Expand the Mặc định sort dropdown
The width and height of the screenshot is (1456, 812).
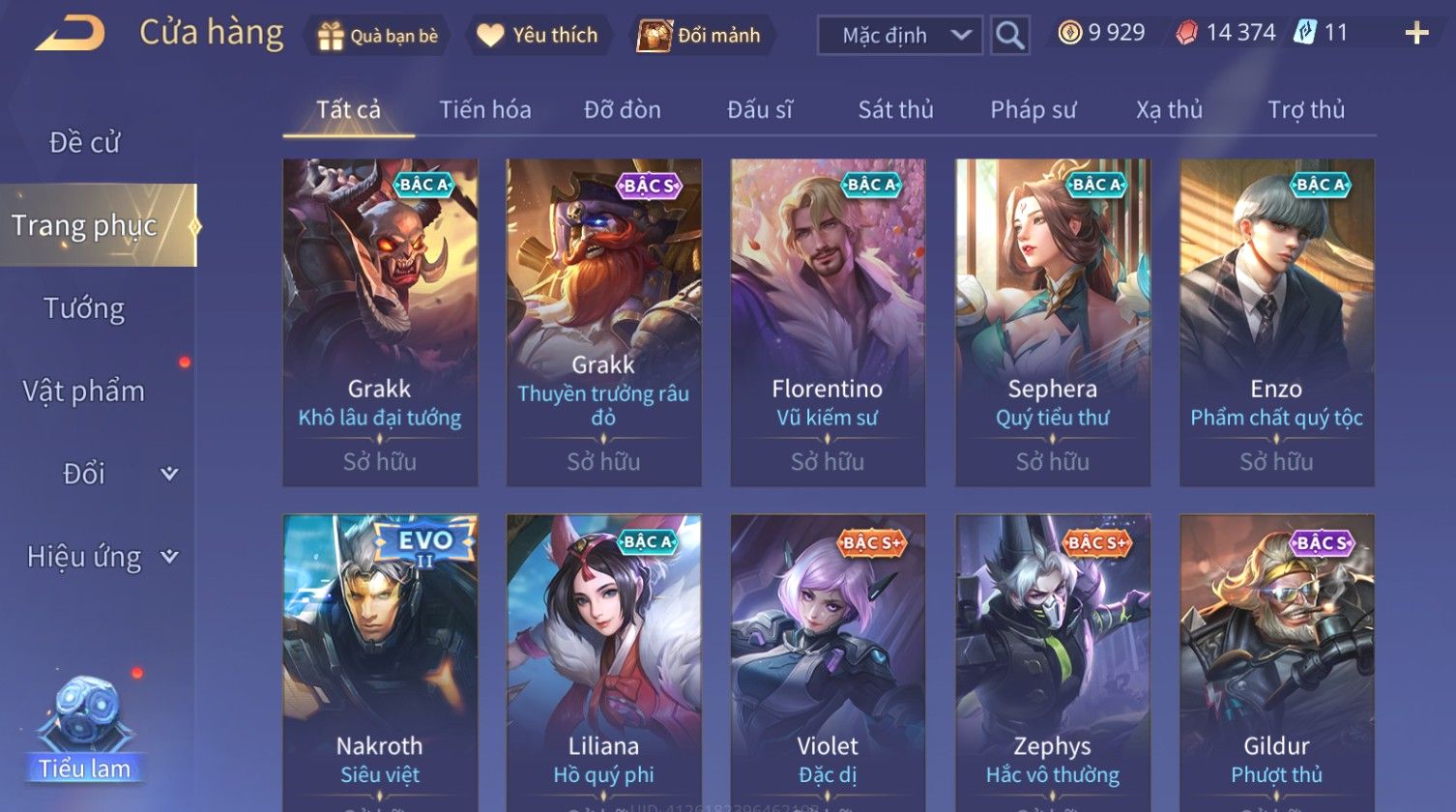(x=900, y=36)
